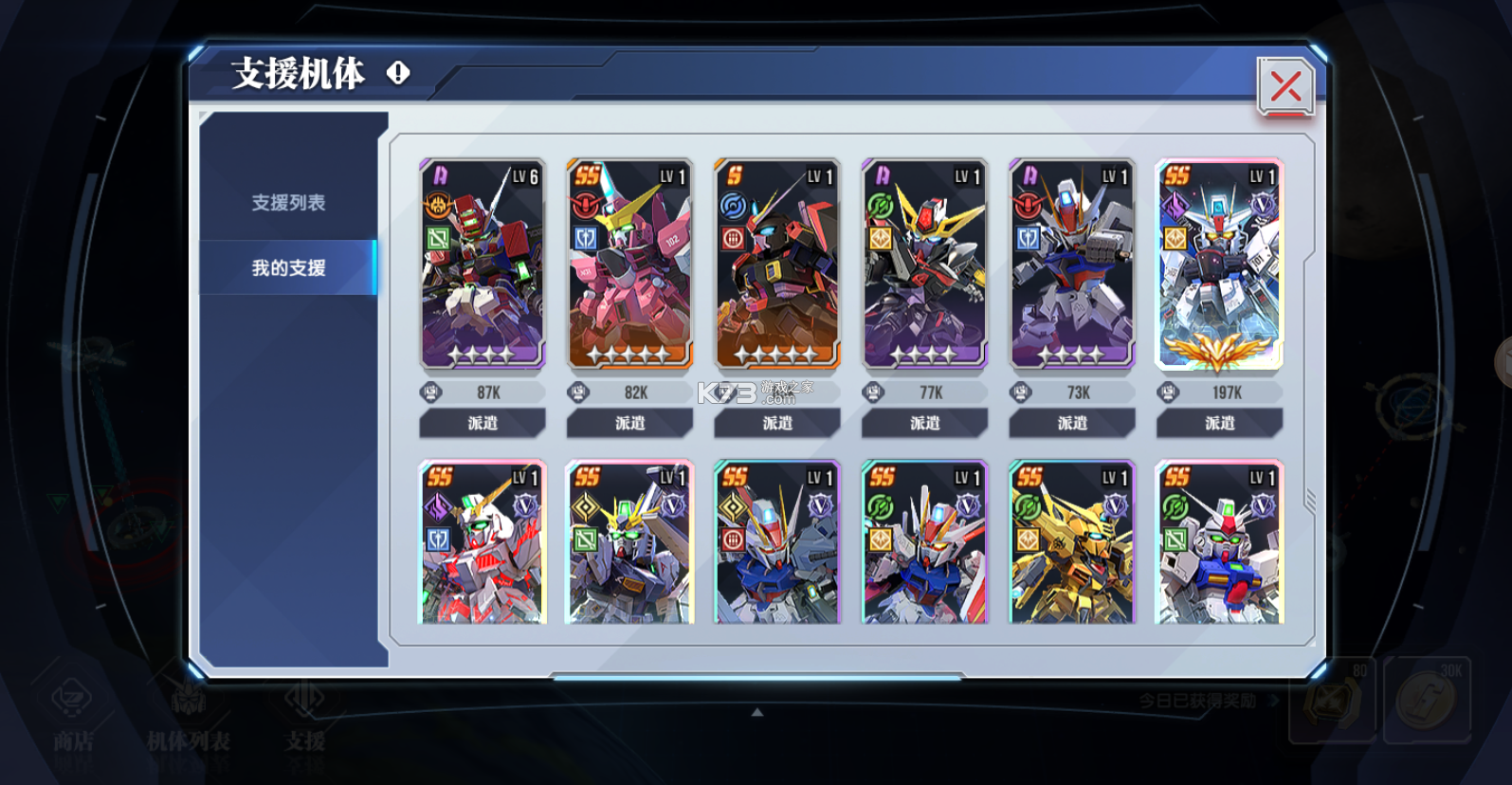Dispatch the 77K power mech

(924, 423)
